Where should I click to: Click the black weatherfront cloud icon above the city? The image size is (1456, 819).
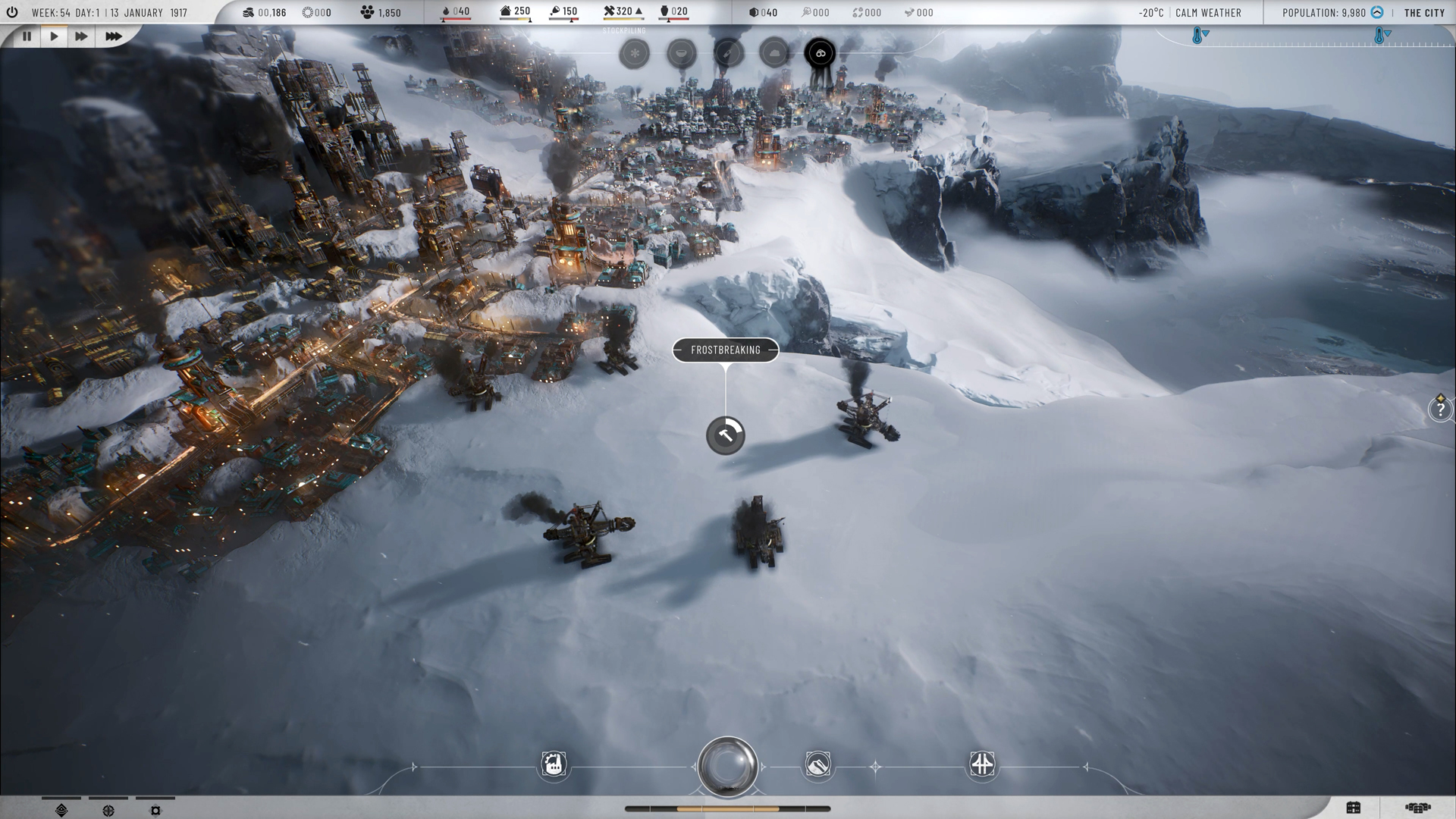click(819, 53)
